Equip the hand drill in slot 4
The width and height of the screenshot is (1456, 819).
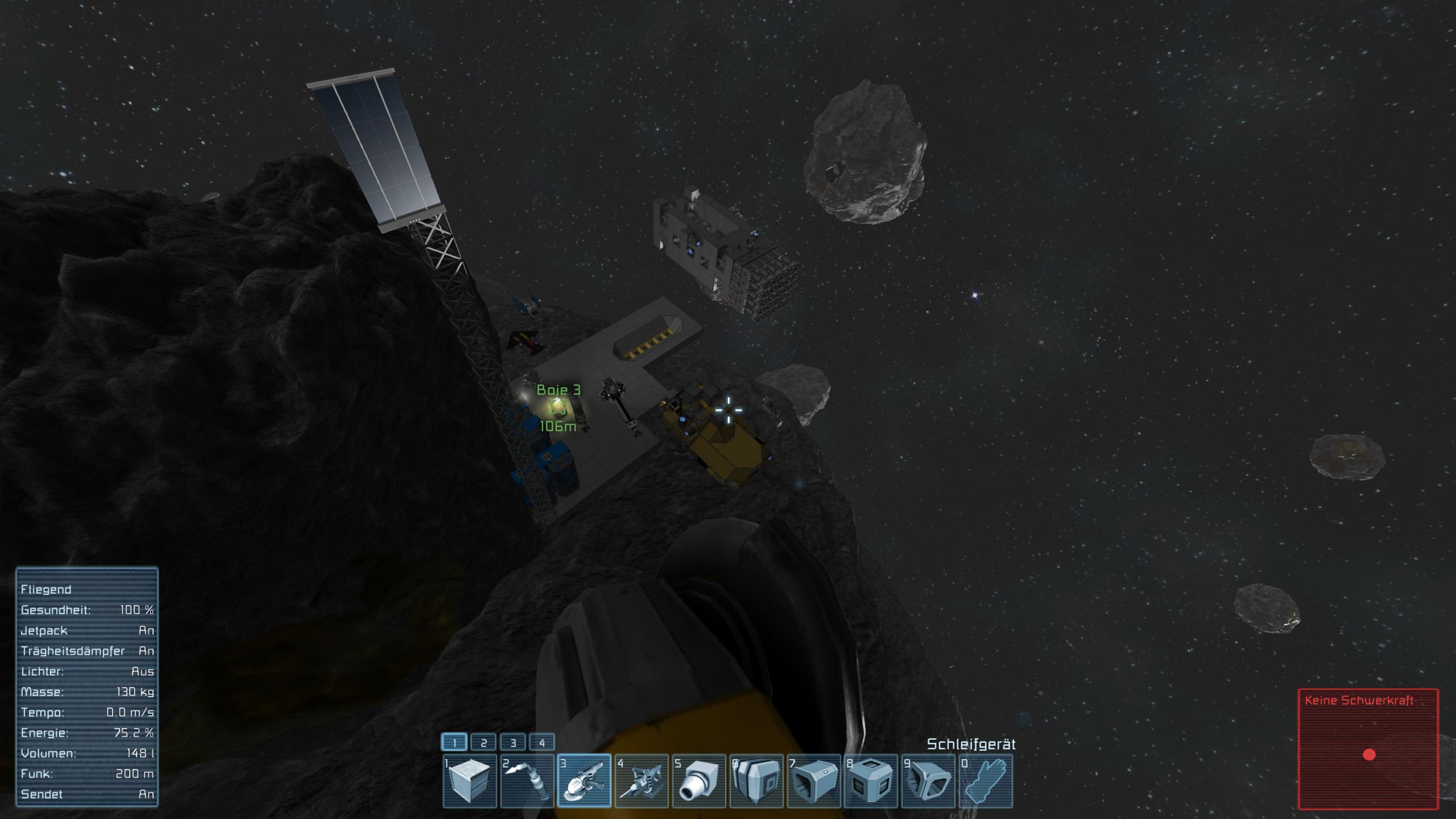(642, 780)
